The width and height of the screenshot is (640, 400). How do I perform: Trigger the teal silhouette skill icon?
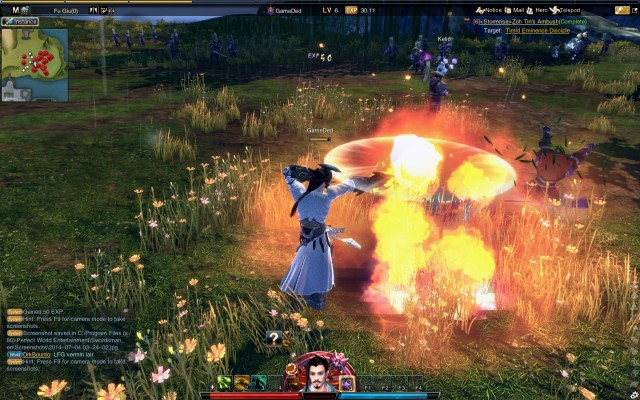pos(259,383)
